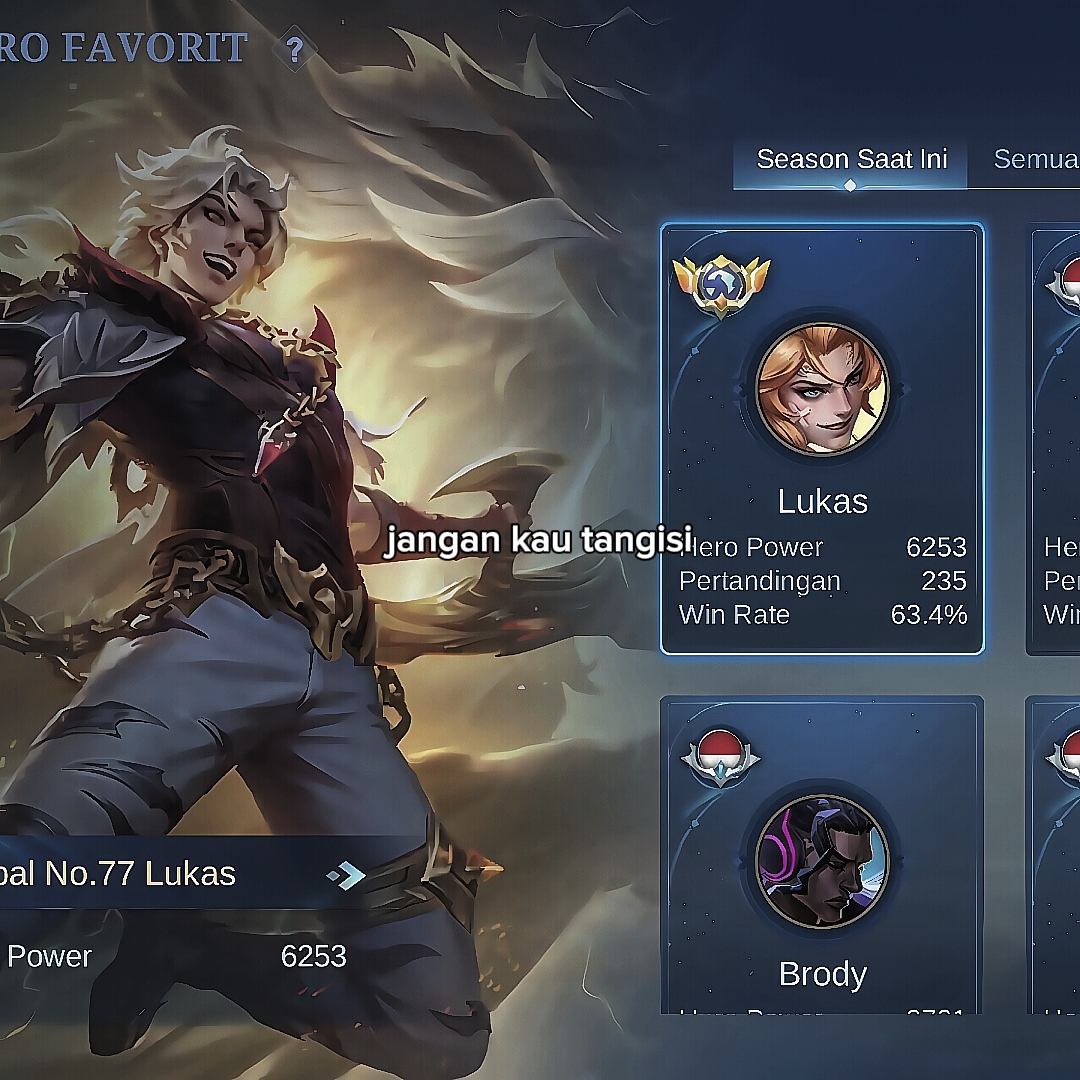This screenshot has height=1080, width=1080.
Task: Open the Hero Favorit help question mark
Action: [x=294, y=50]
